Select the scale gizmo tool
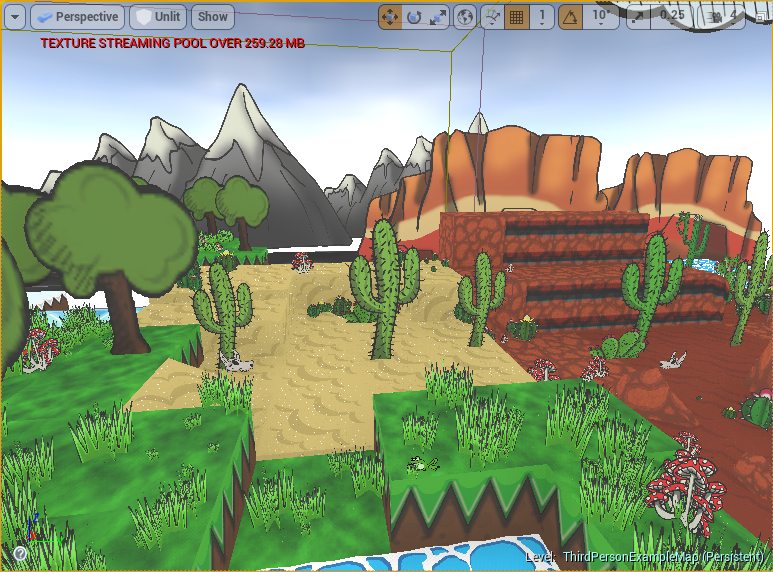This screenshot has width=773, height=572. [438, 17]
